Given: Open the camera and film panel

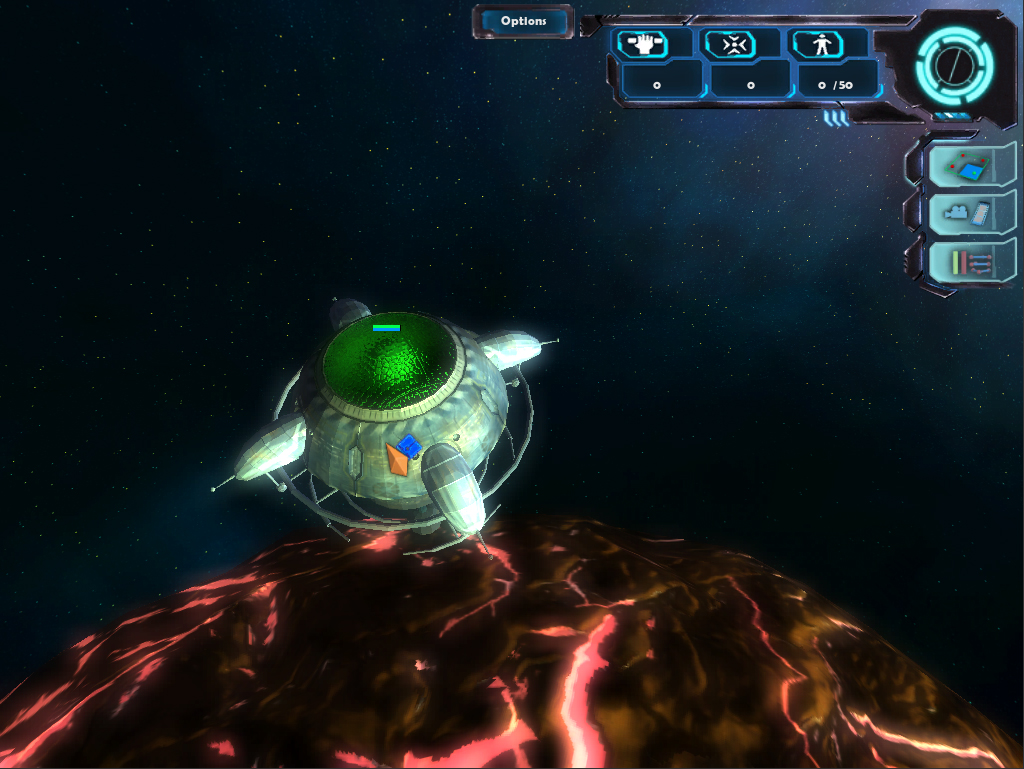Looking at the screenshot, I should click(966, 213).
